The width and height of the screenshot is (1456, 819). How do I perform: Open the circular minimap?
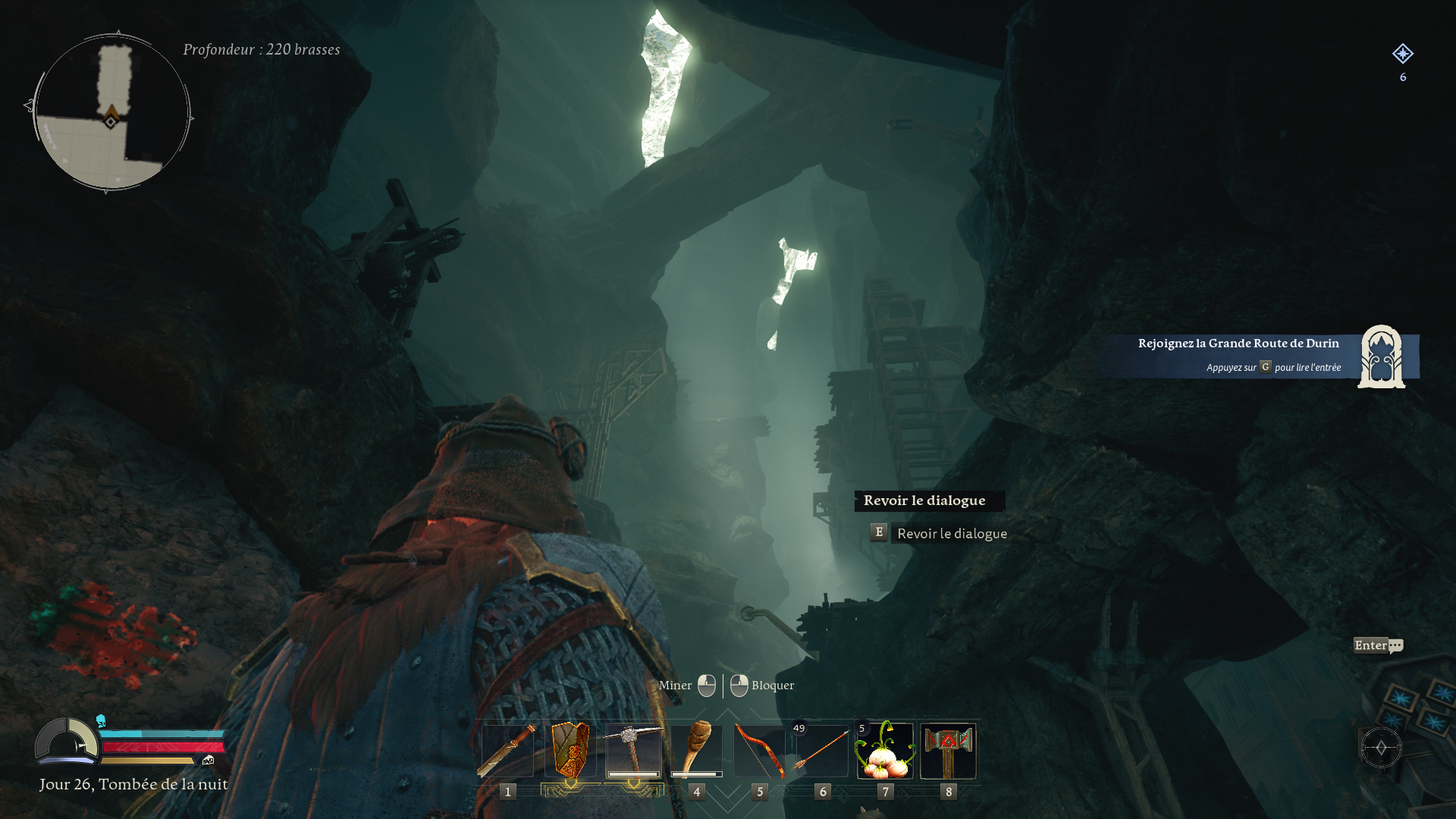tap(111, 112)
